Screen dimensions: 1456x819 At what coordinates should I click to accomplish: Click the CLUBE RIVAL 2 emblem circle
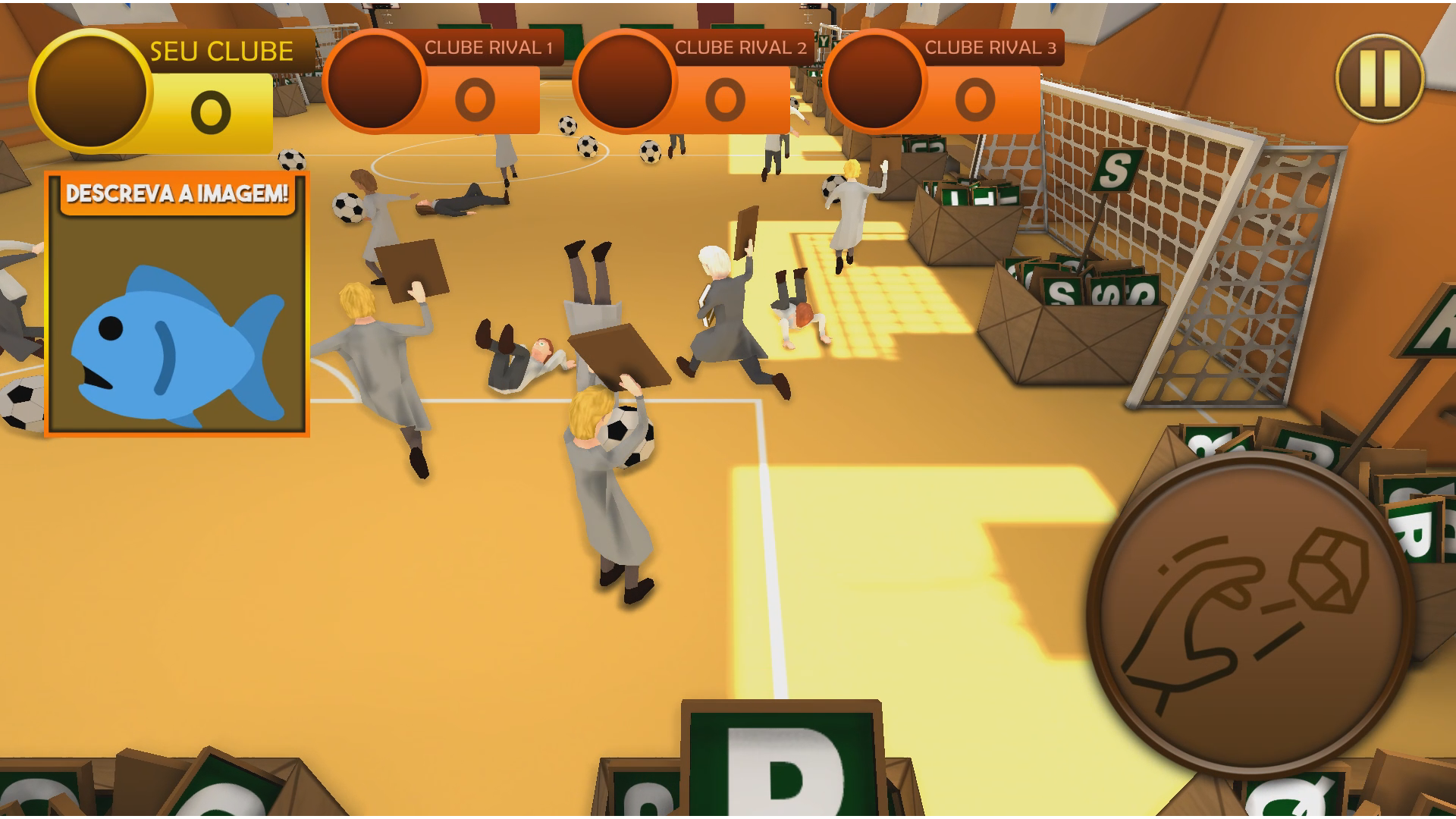[627, 83]
